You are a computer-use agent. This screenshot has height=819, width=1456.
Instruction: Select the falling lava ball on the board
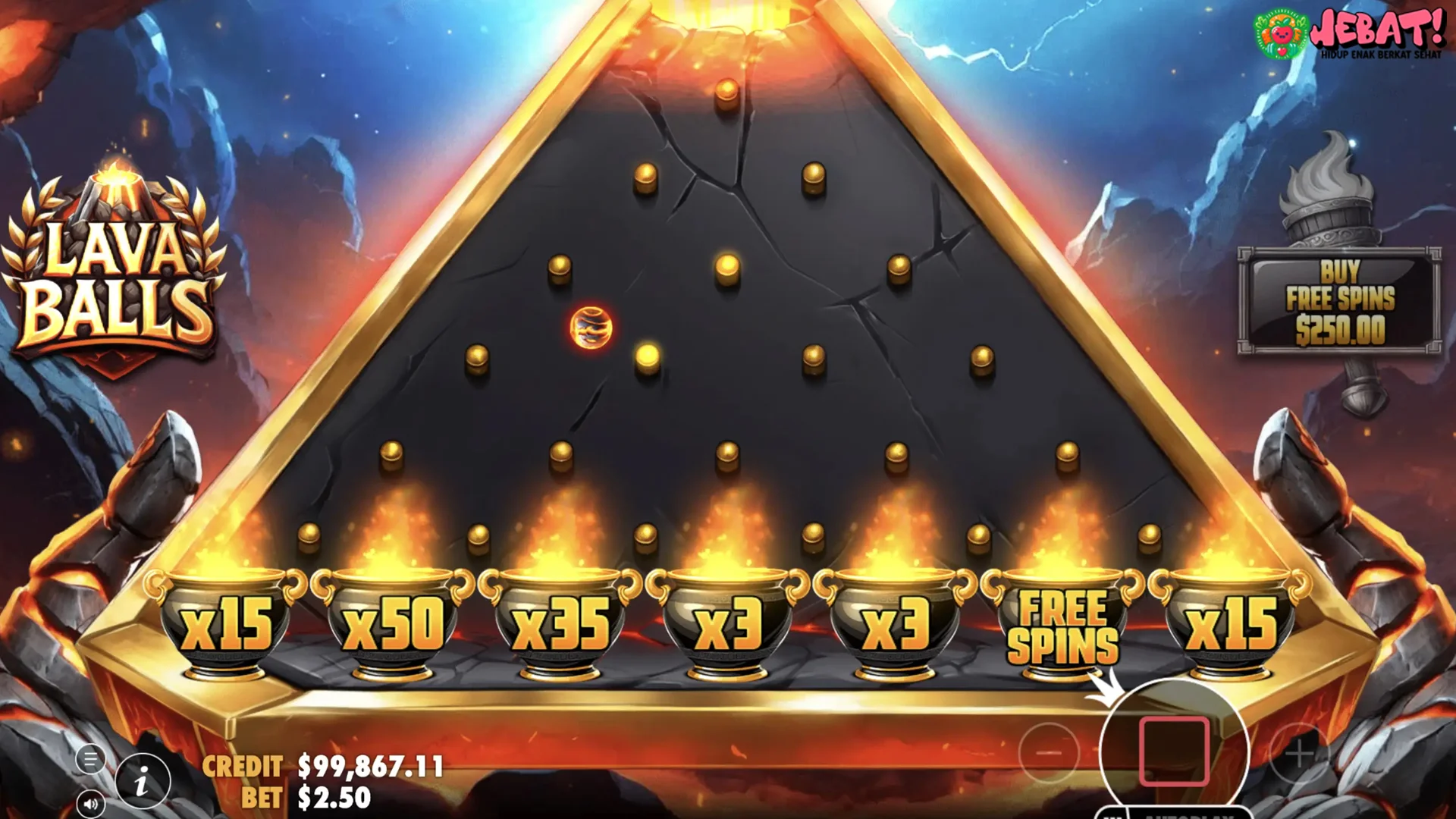pos(591,326)
